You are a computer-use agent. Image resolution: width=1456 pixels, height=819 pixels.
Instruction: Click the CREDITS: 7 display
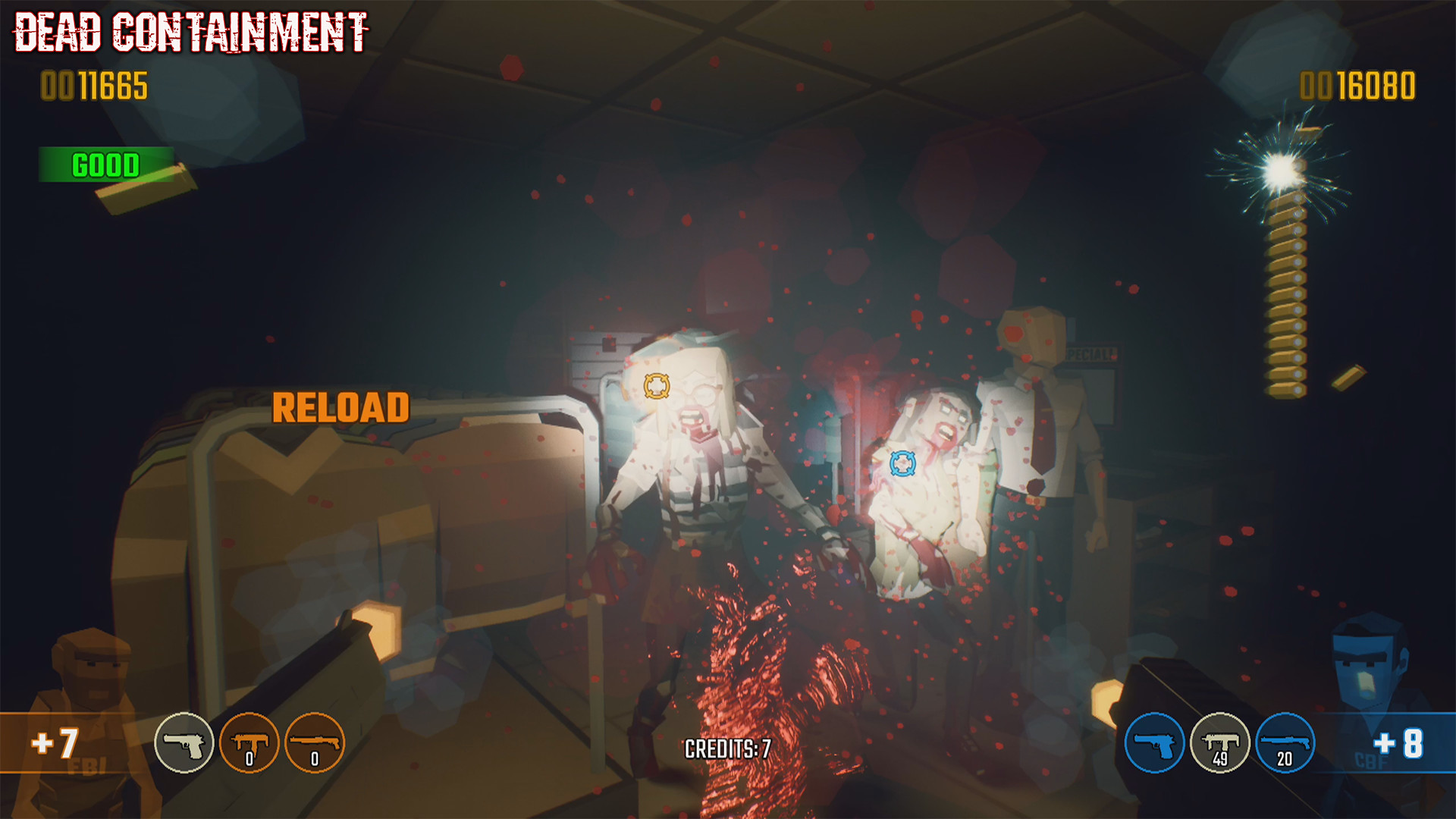(727, 747)
